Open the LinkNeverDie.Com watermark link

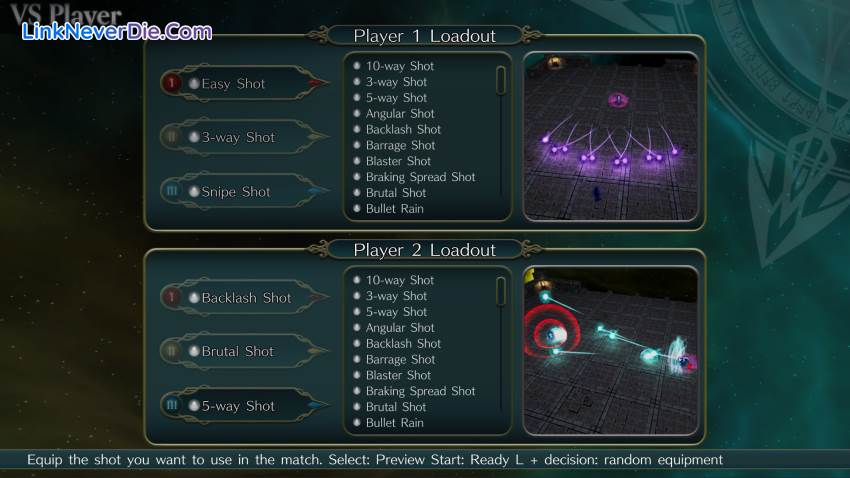(x=118, y=32)
